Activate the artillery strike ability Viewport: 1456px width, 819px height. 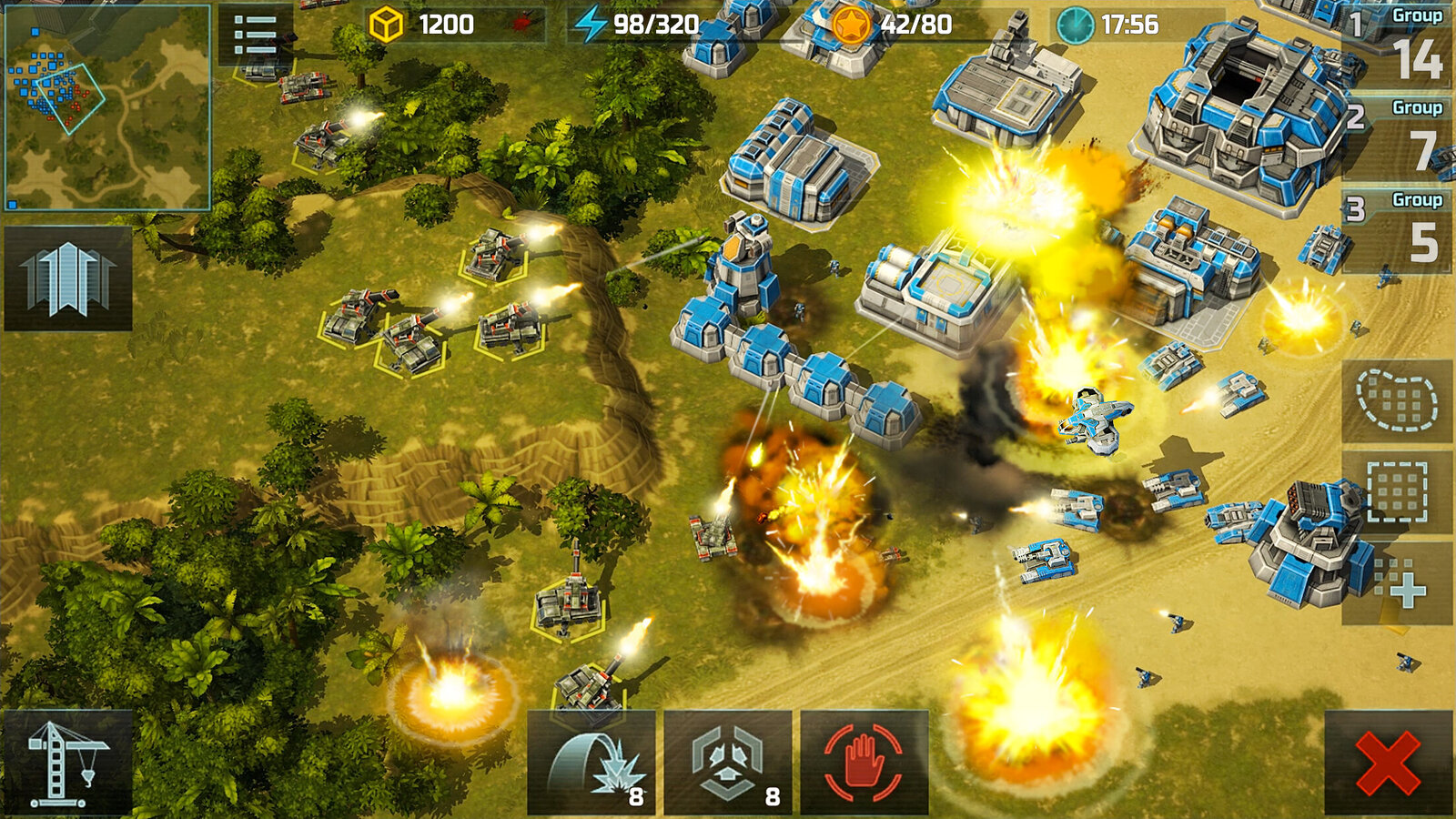591,763
